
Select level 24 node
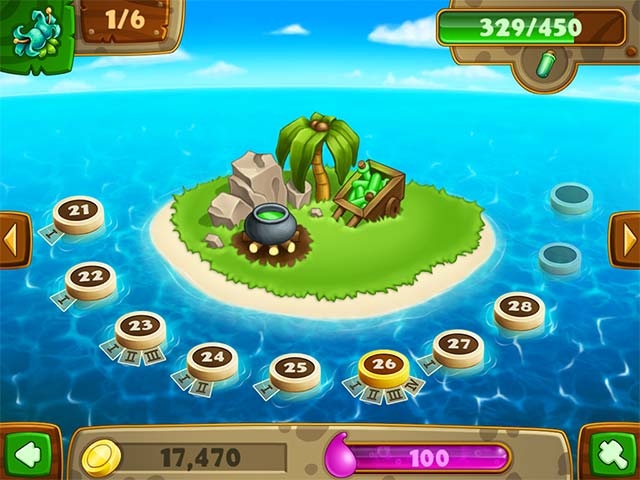(212, 359)
